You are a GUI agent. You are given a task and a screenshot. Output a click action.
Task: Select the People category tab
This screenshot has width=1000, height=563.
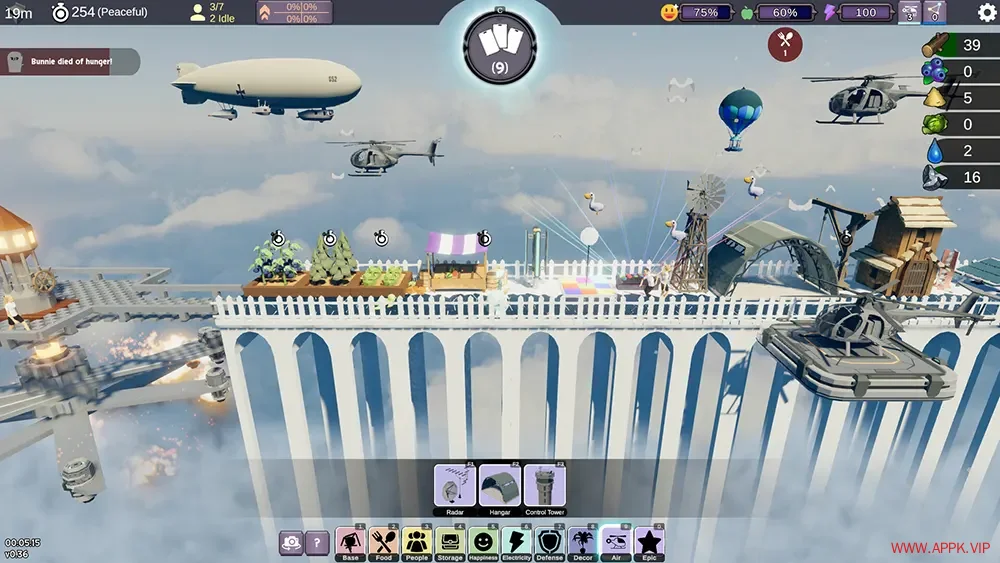click(x=416, y=543)
